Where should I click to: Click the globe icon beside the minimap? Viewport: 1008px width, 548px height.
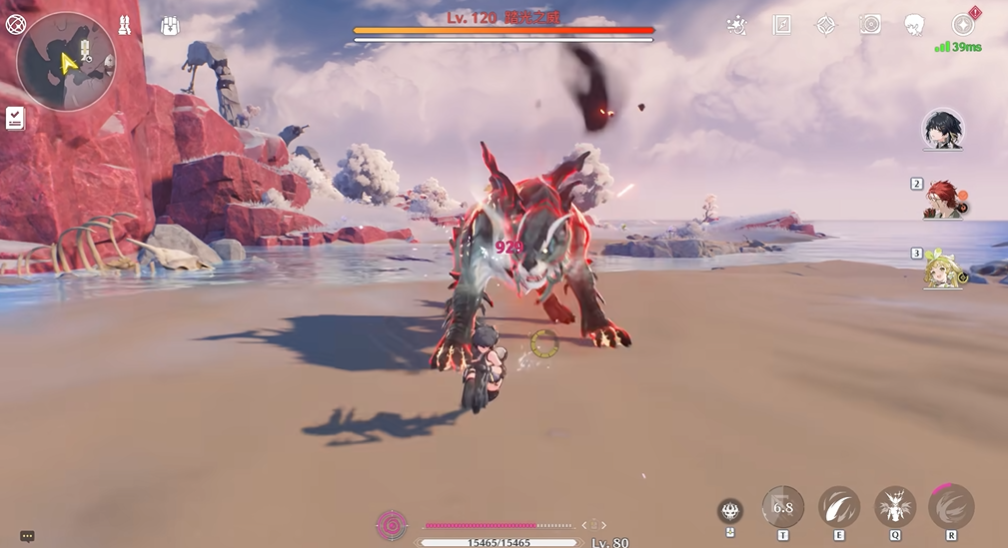point(15,24)
